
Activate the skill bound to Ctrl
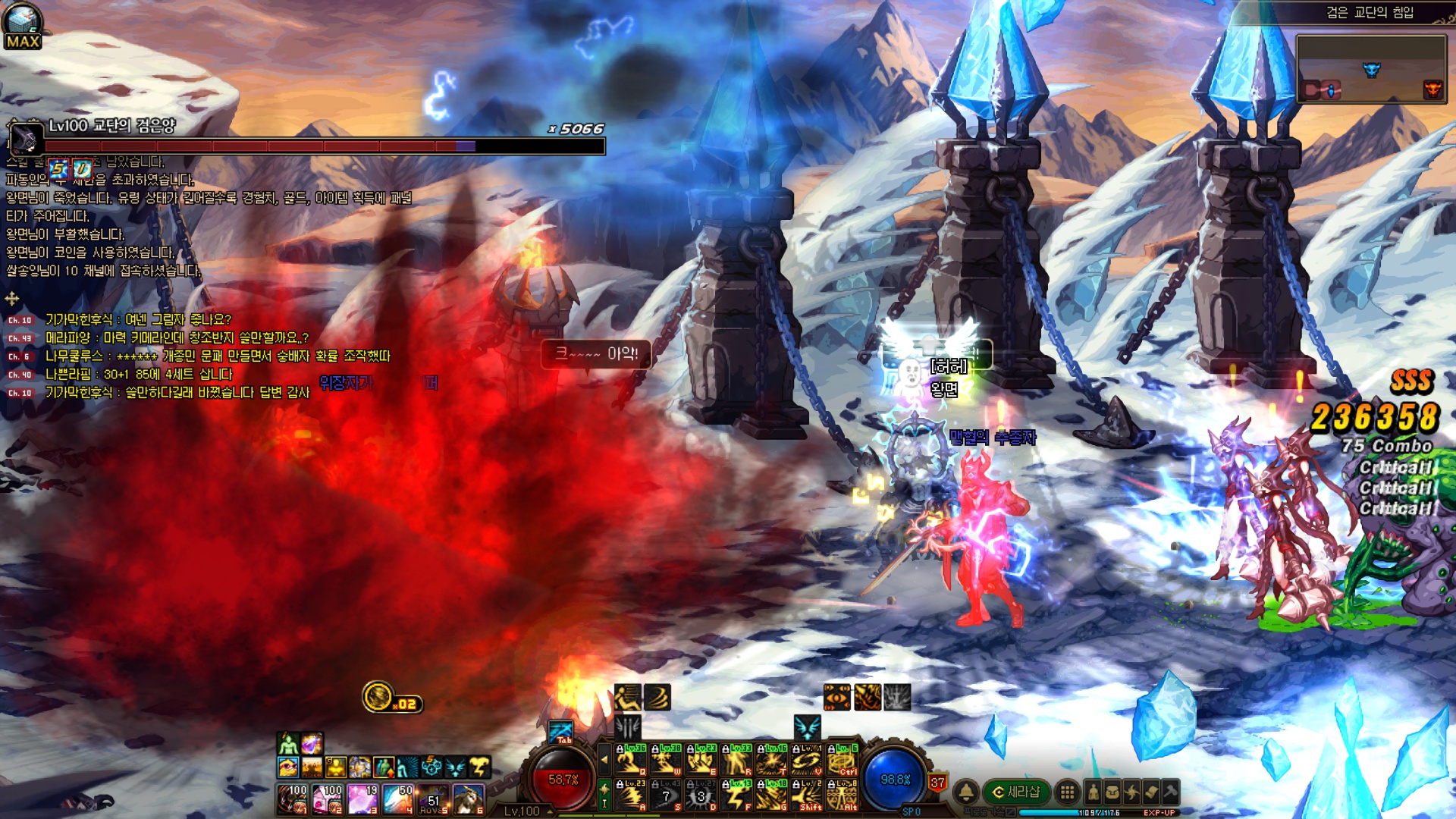coord(843,760)
